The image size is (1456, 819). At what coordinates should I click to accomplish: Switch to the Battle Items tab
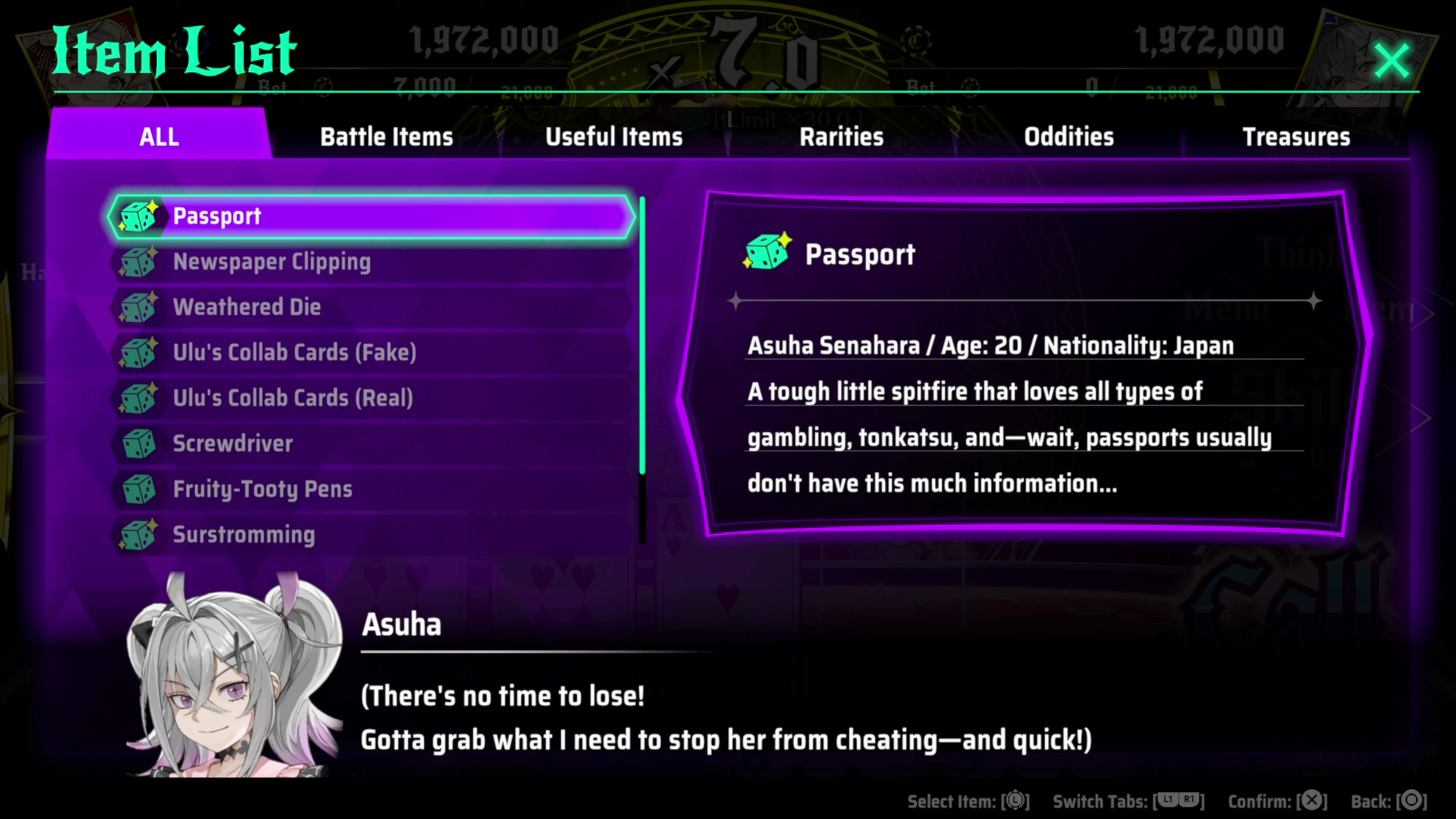pyautogui.click(x=387, y=136)
